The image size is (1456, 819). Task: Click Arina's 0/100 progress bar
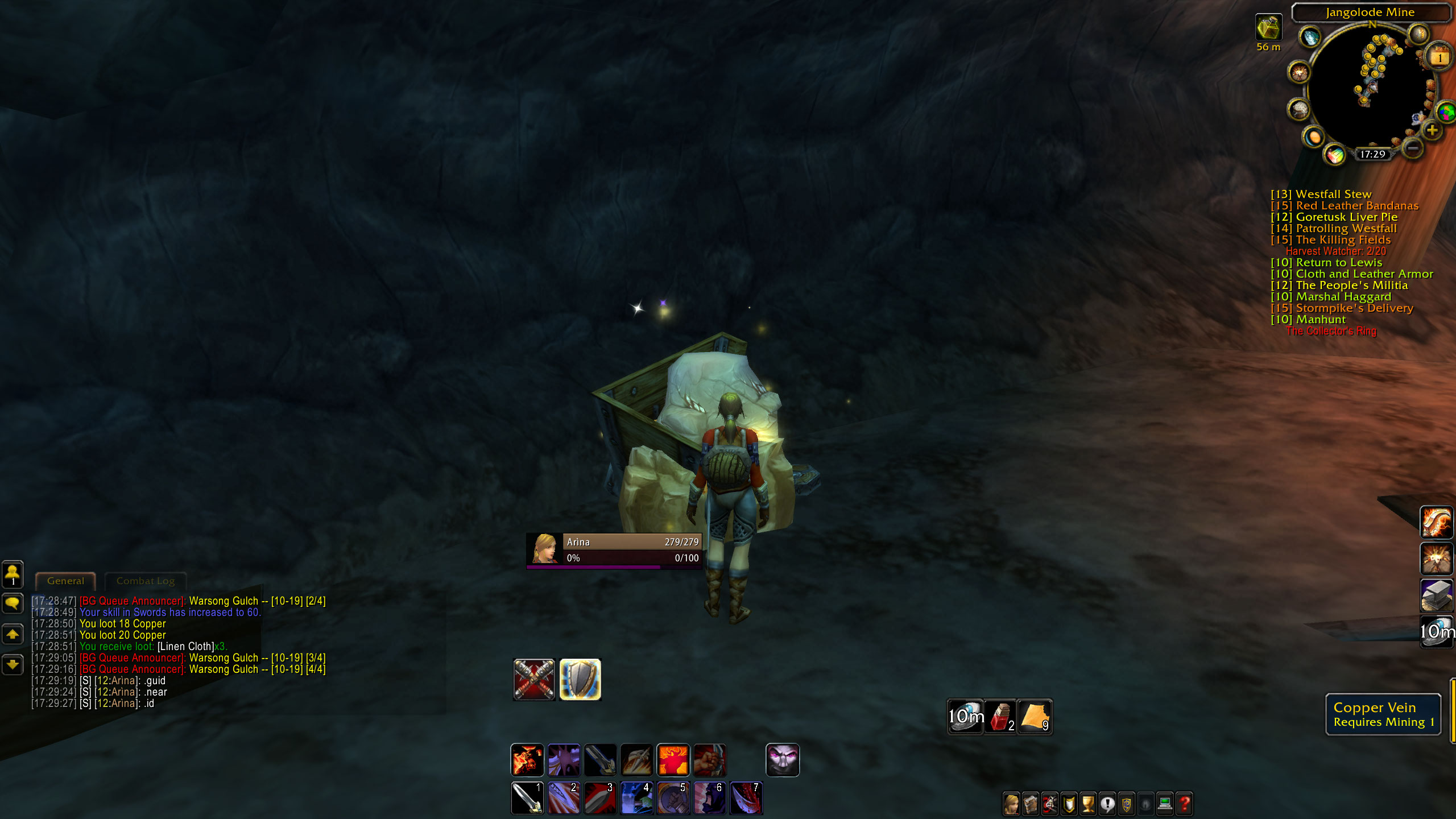[631, 558]
